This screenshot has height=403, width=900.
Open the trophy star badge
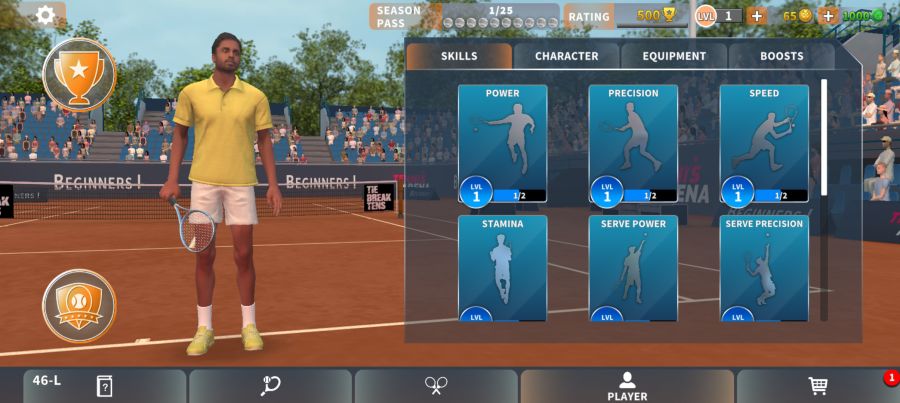pyautogui.click(x=79, y=74)
